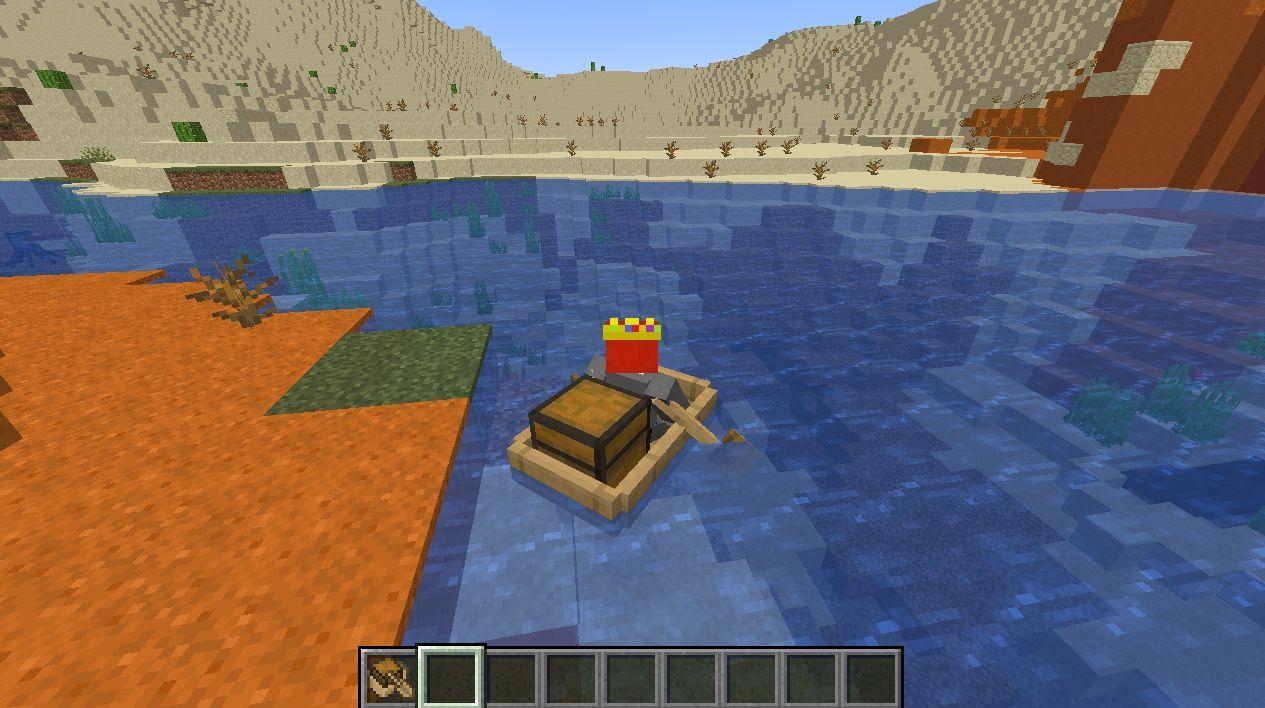
Task: Select the boat with chest hotbar slot
Action: click(390, 678)
